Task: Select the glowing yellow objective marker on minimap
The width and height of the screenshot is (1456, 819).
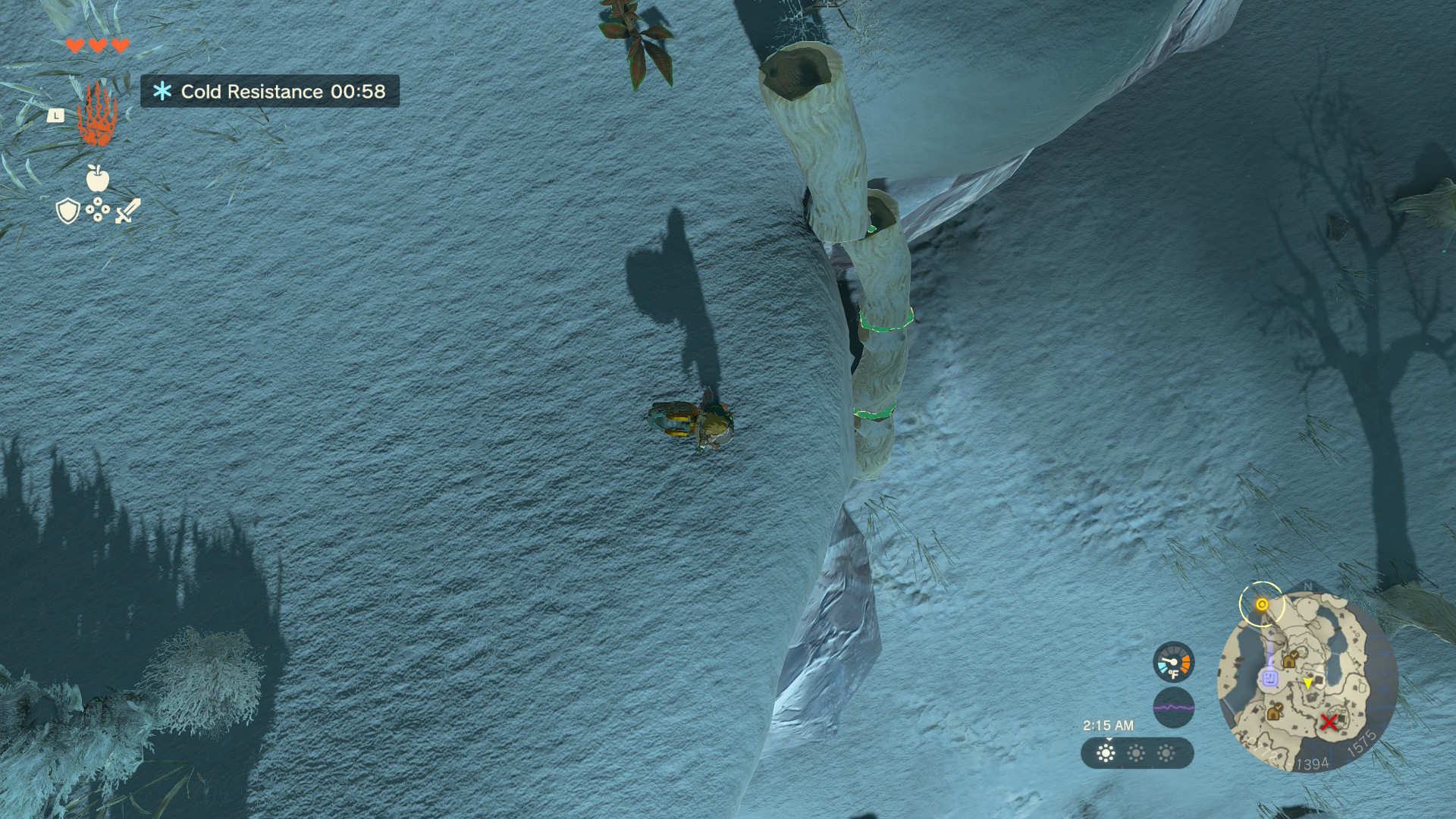Action: (x=1262, y=604)
